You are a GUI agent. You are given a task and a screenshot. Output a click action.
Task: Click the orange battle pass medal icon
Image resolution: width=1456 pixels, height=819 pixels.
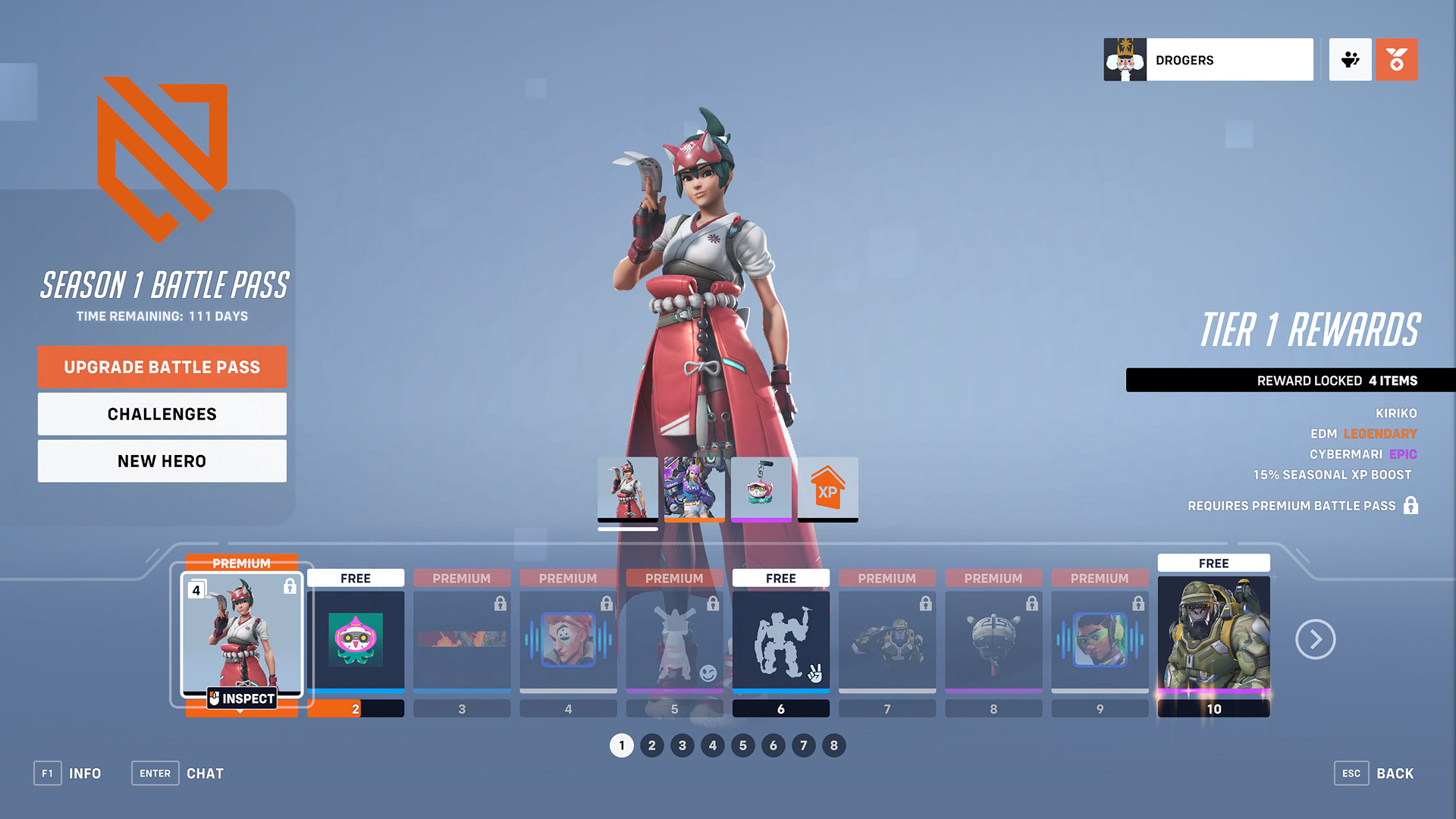point(1396,59)
